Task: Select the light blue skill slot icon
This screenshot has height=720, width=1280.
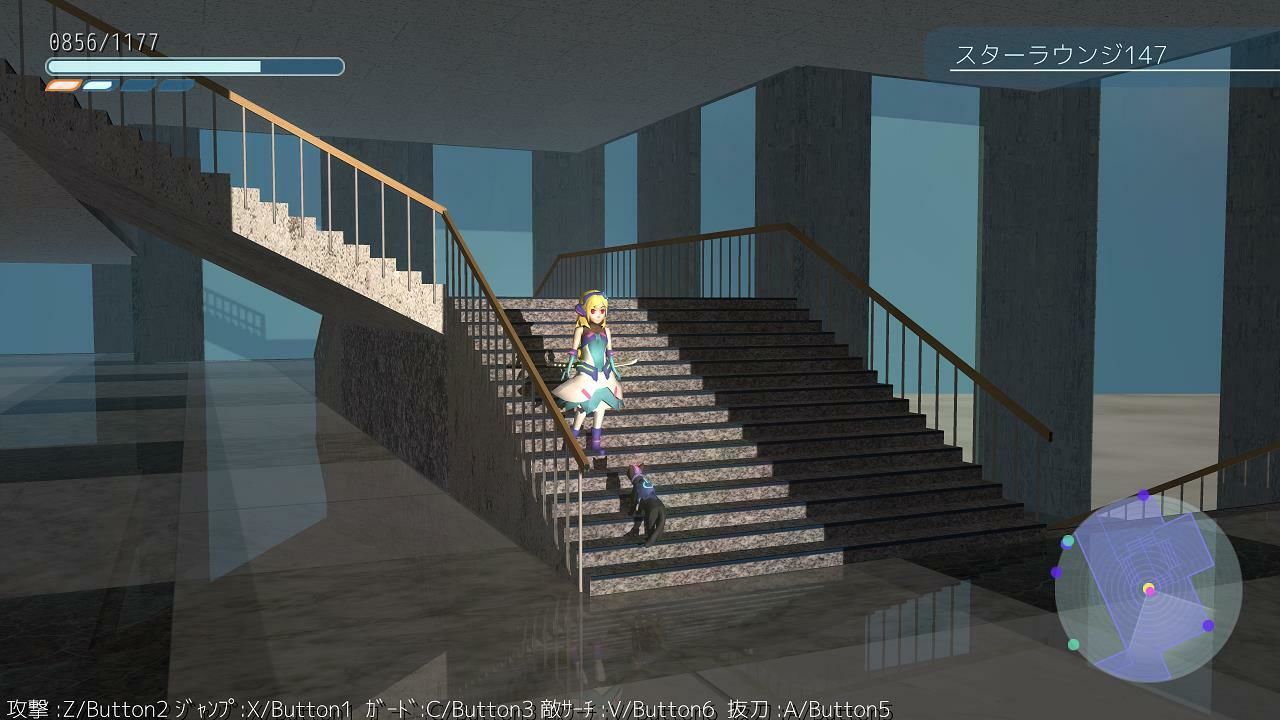Action: (96, 85)
